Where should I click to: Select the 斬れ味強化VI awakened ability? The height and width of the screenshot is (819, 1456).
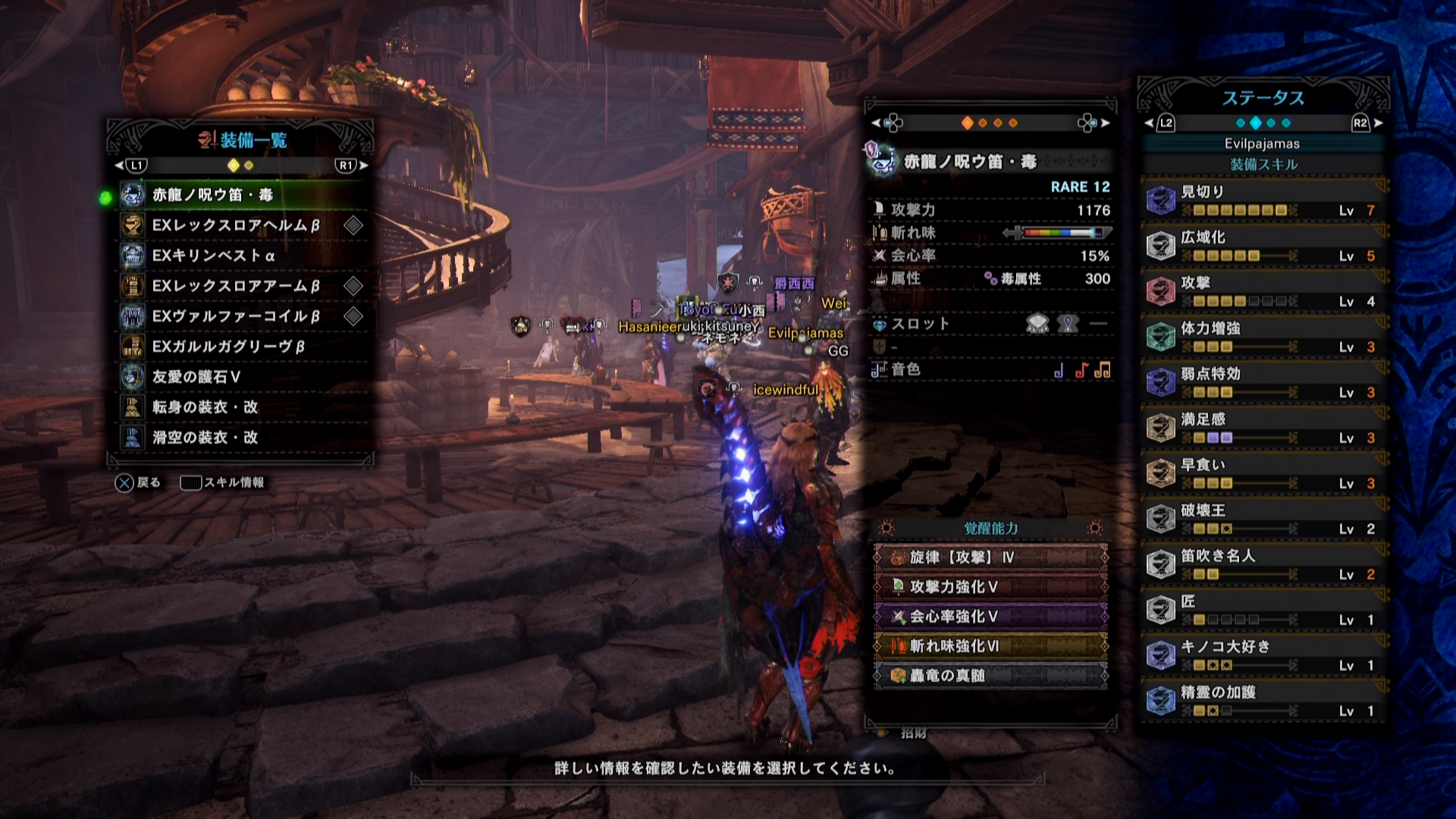coord(990,646)
